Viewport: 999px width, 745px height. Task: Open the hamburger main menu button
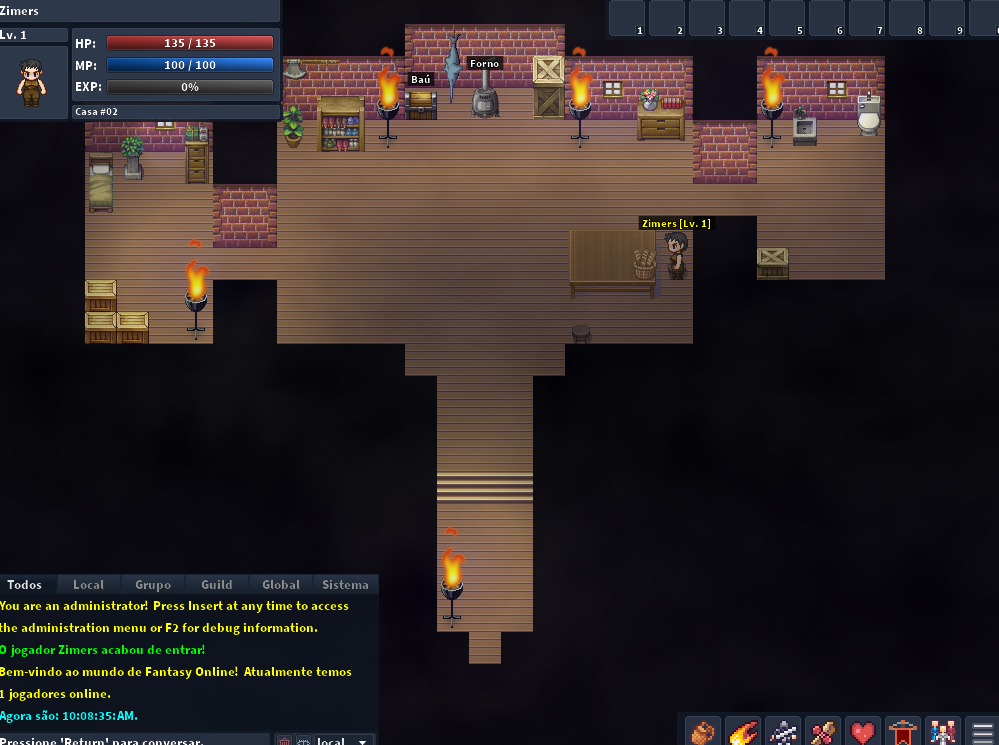coord(983,732)
